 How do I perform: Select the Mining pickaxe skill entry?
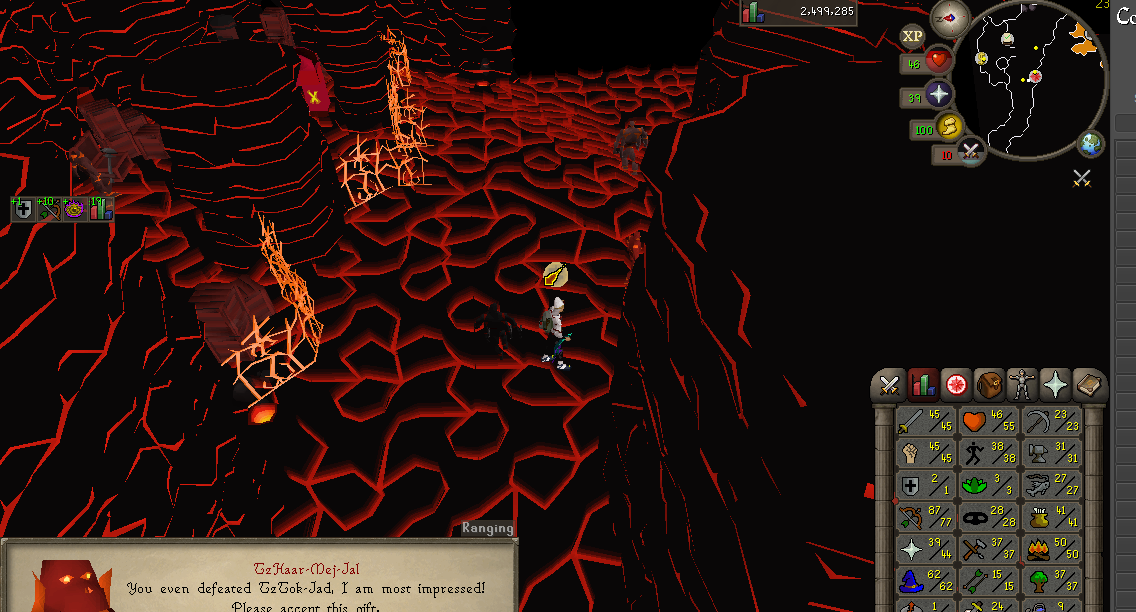pyautogui.click(x=1051, y=423)
